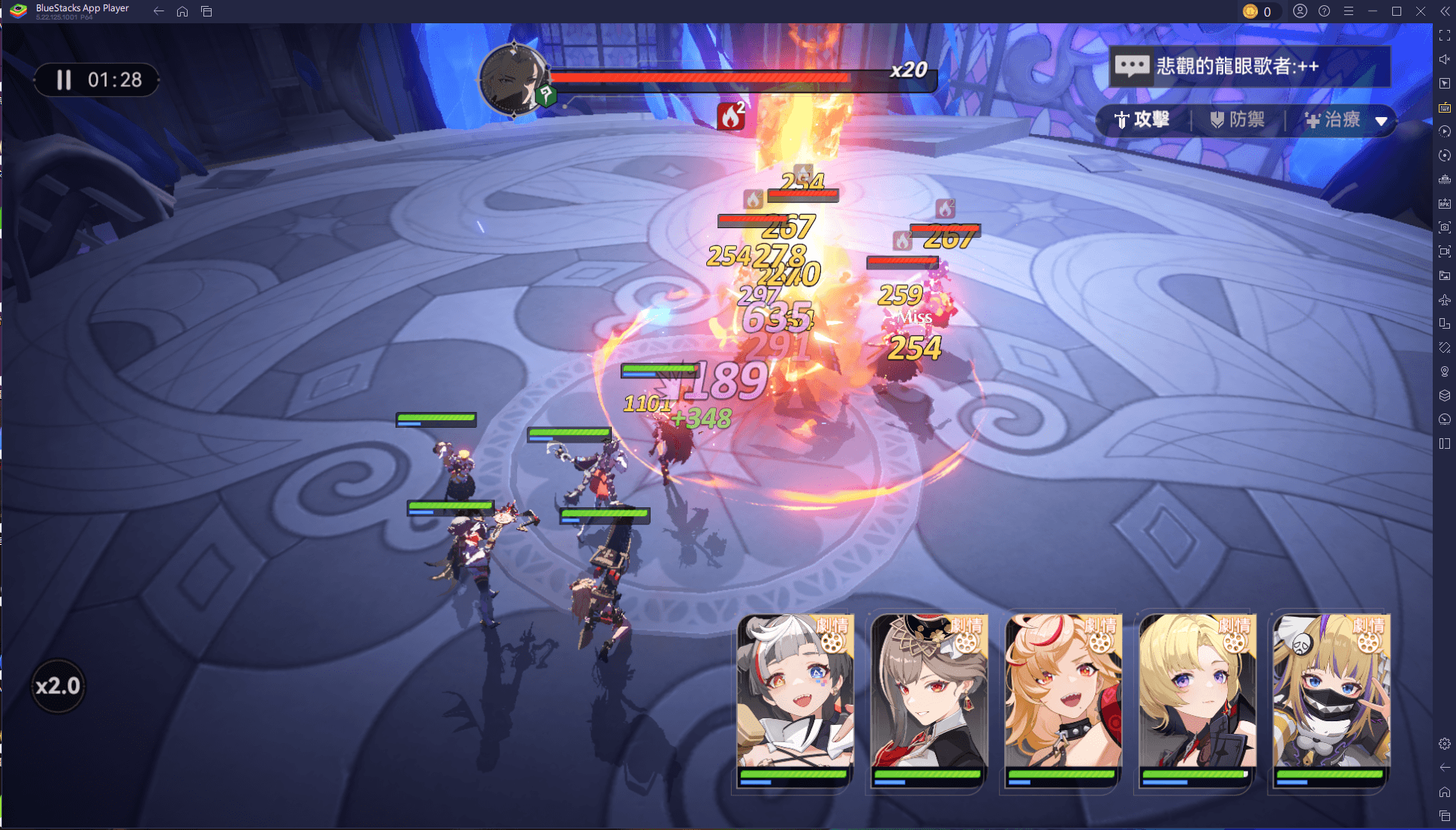Close the BlueStacks window
The width and height of the screenshot is (1456, 830).
tap(1421, 11)
